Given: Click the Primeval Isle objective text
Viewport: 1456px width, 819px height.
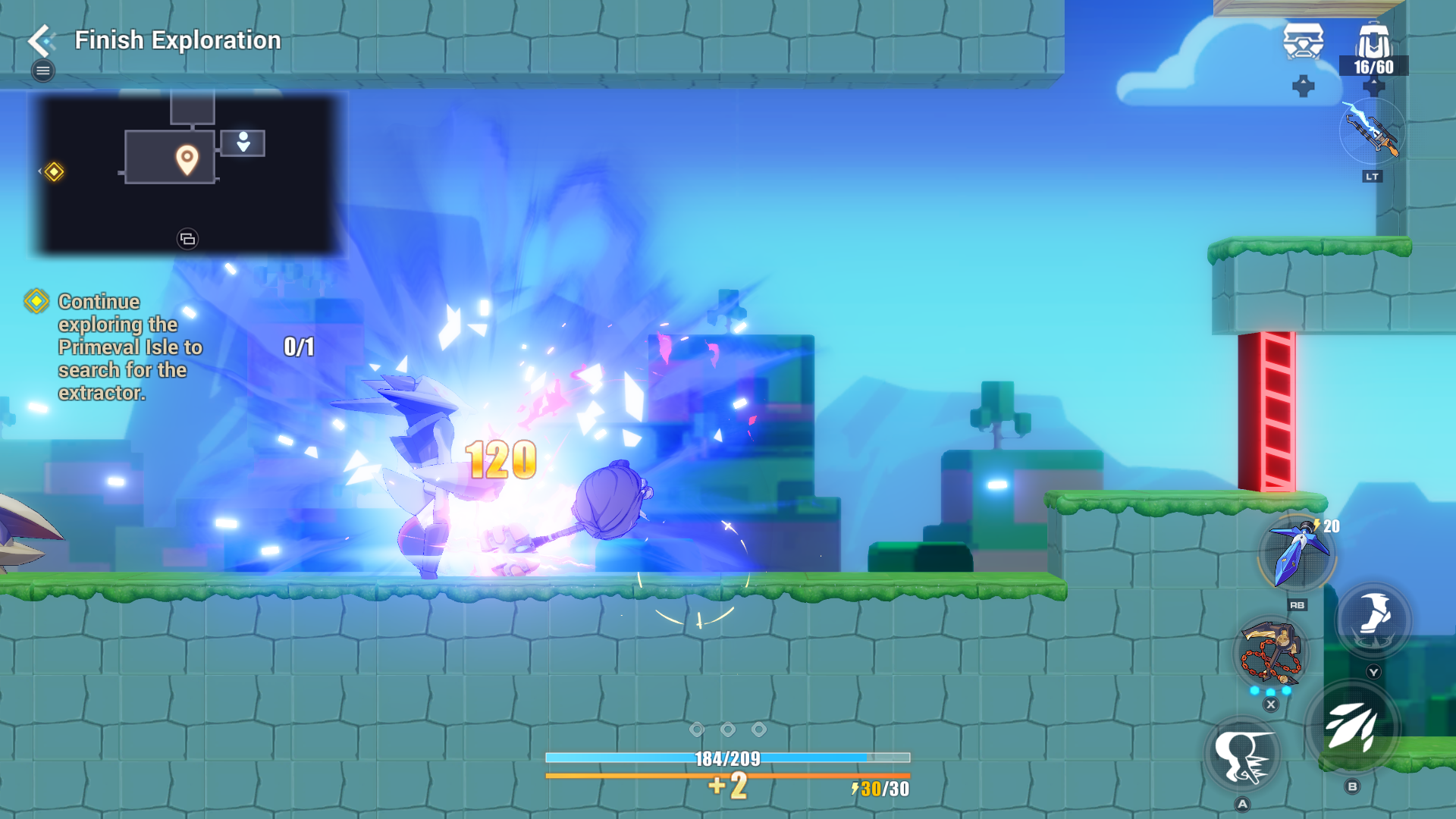Looking at the screenshot, I should [x=130, y=347].
